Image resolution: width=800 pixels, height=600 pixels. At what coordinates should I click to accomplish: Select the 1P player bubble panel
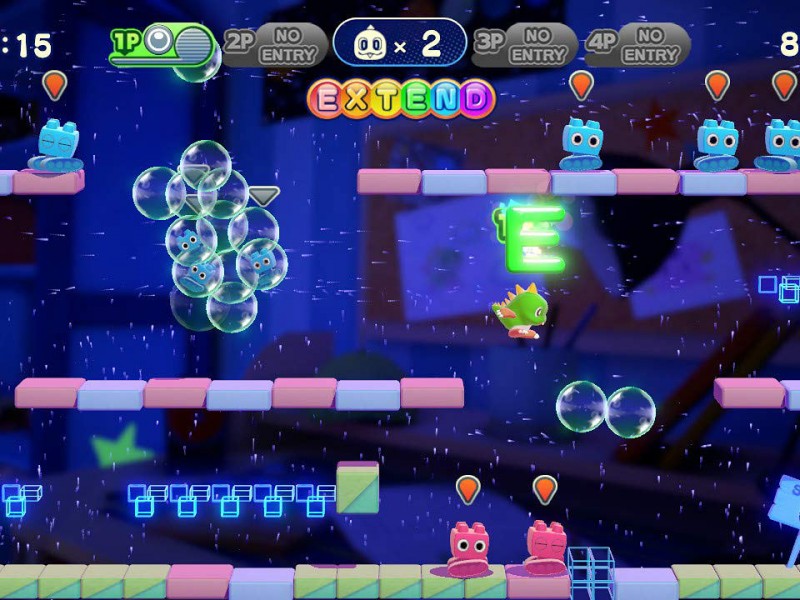[163, 44]
